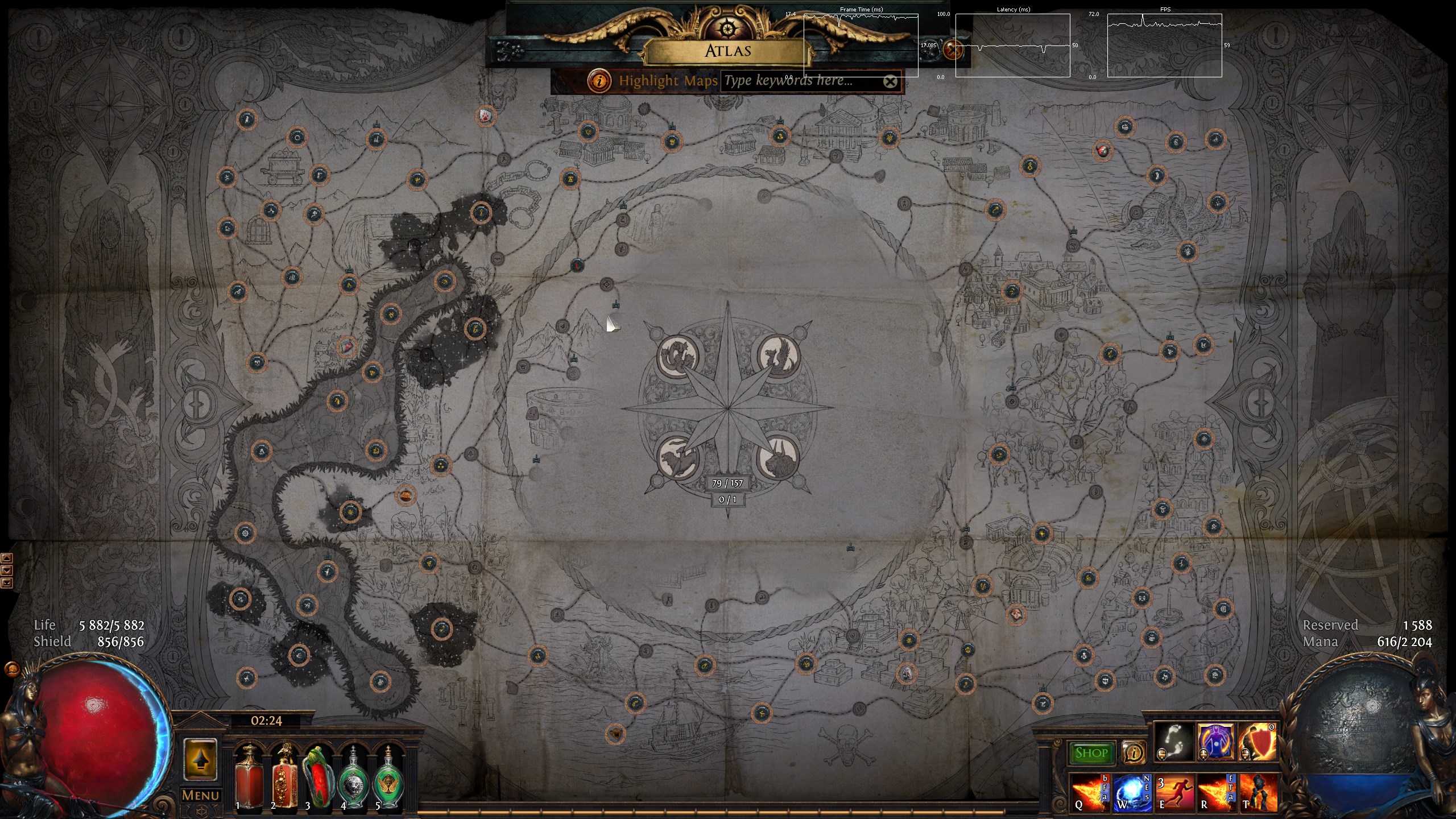Viewport: 1456px width, 819px height.
Task: Summon the fire golem skill on T
Action: (1258, 792)
